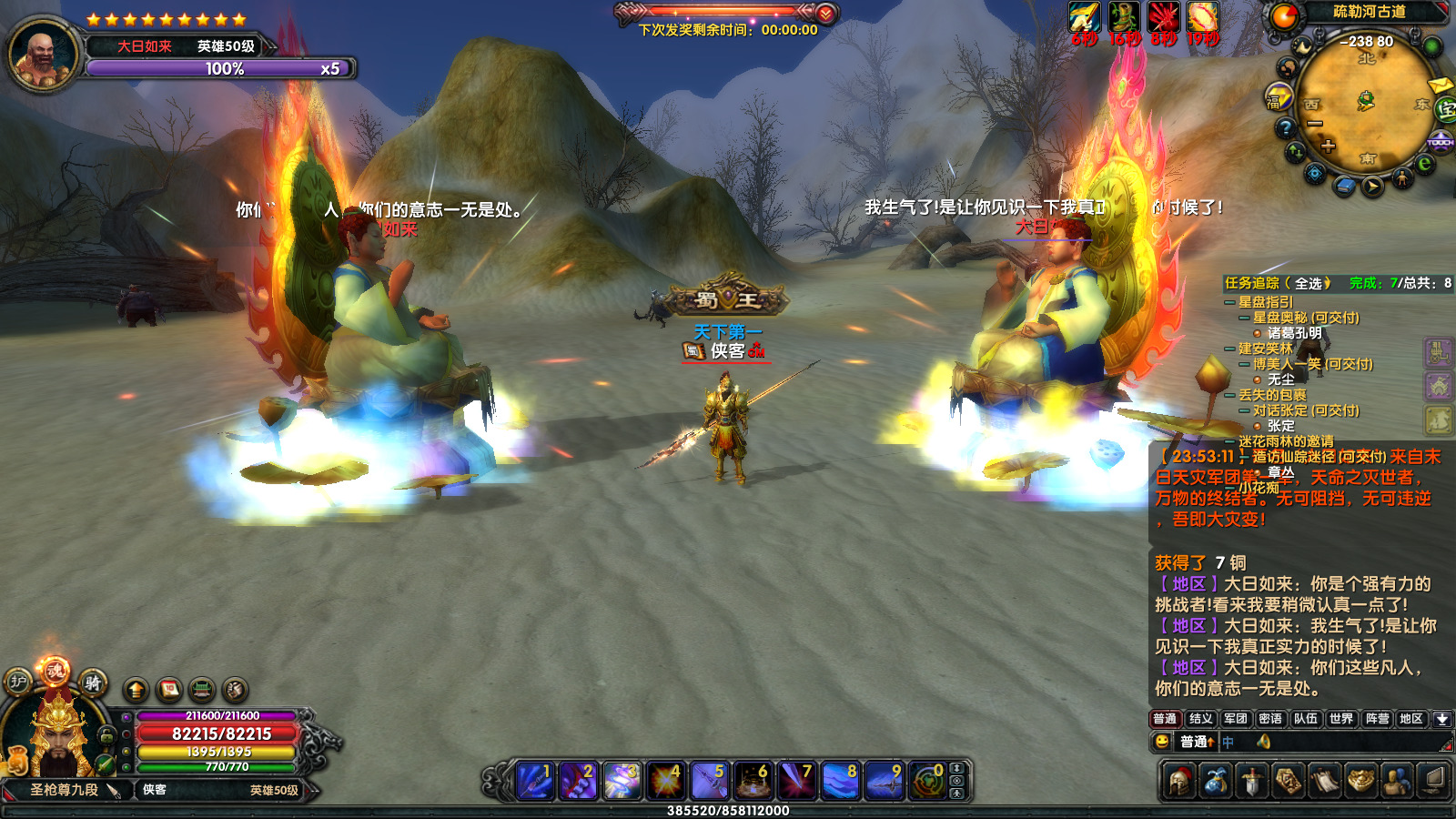Click the 骑 mount button

point(93,682)
